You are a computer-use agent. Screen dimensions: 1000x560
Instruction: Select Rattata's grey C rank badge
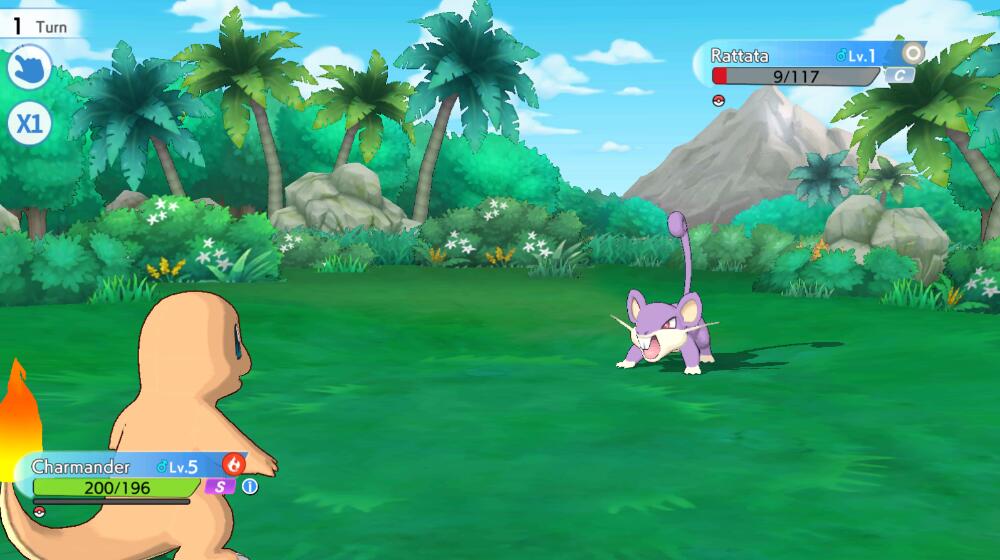click(x=899, y=75)
